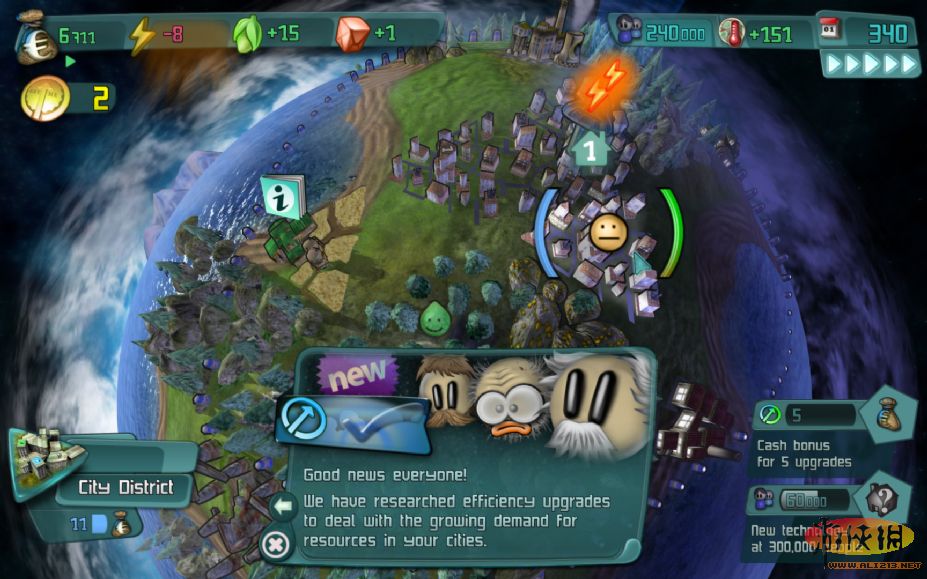Go back with the dialog's left arrow
The height and width of the screenshot is (579, 927).
click(x=283, y=507)
